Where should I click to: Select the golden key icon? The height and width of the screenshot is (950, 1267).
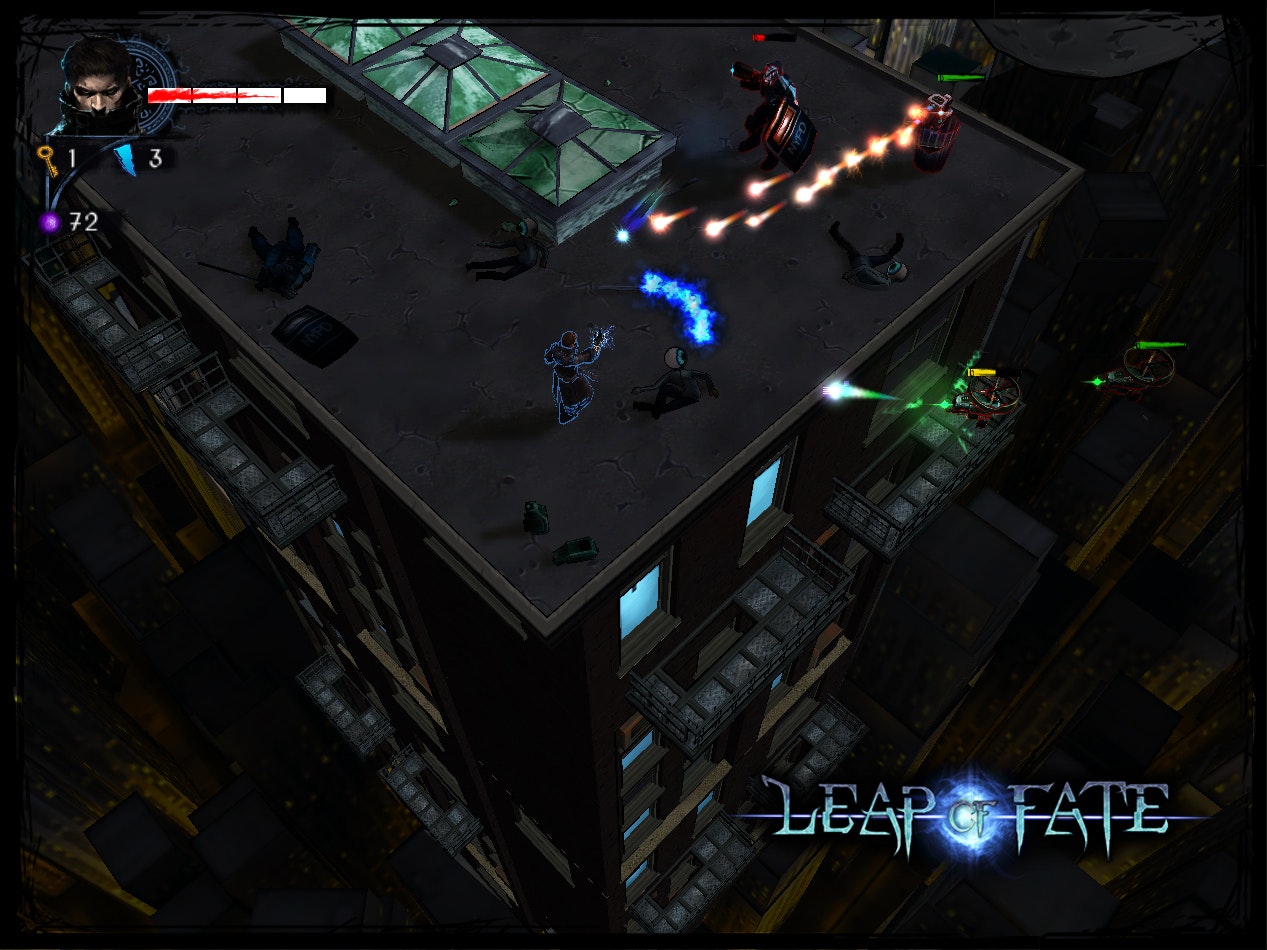click(46, 159)
